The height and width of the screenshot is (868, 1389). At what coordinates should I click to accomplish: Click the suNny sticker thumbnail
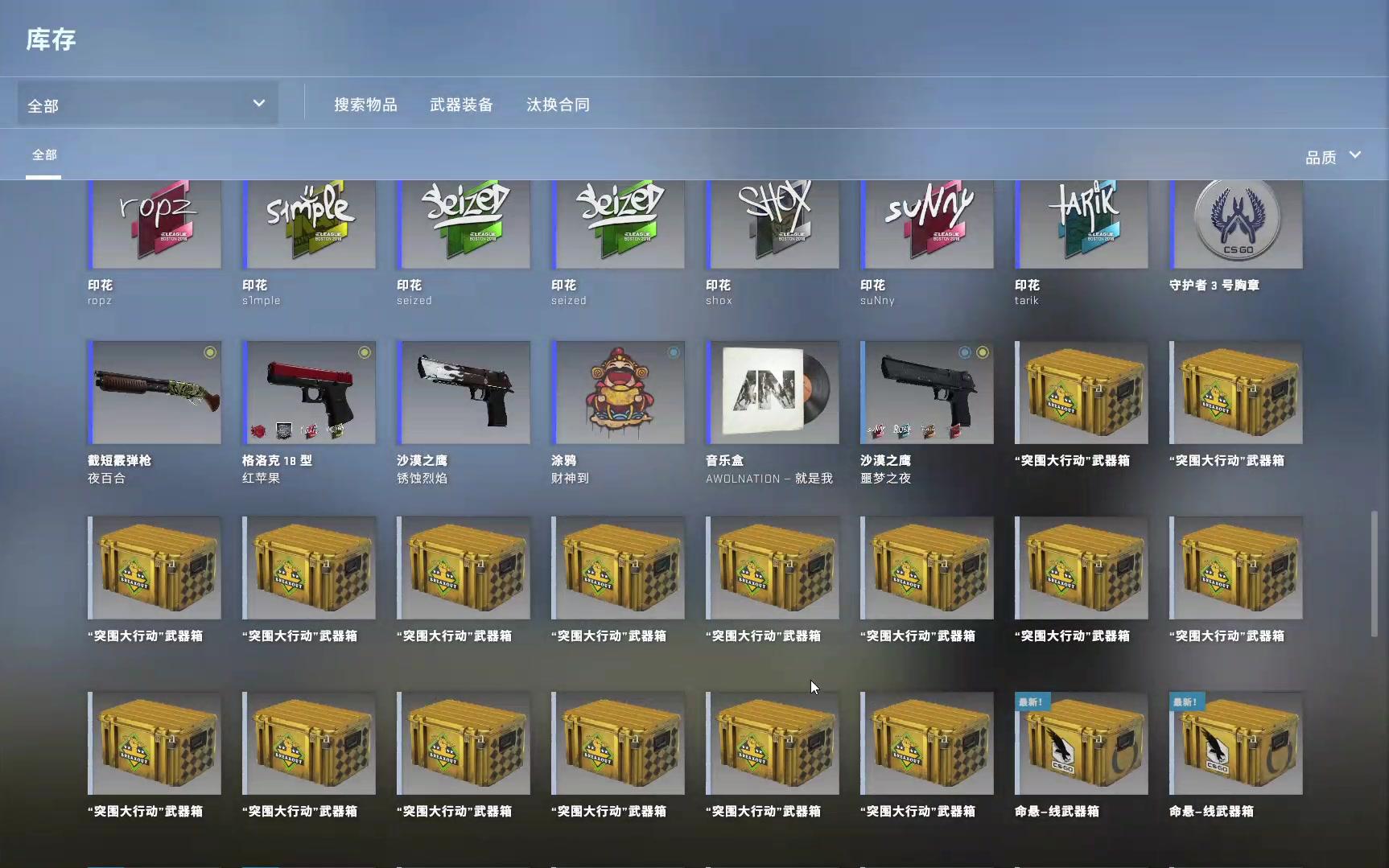click(926, 225)
